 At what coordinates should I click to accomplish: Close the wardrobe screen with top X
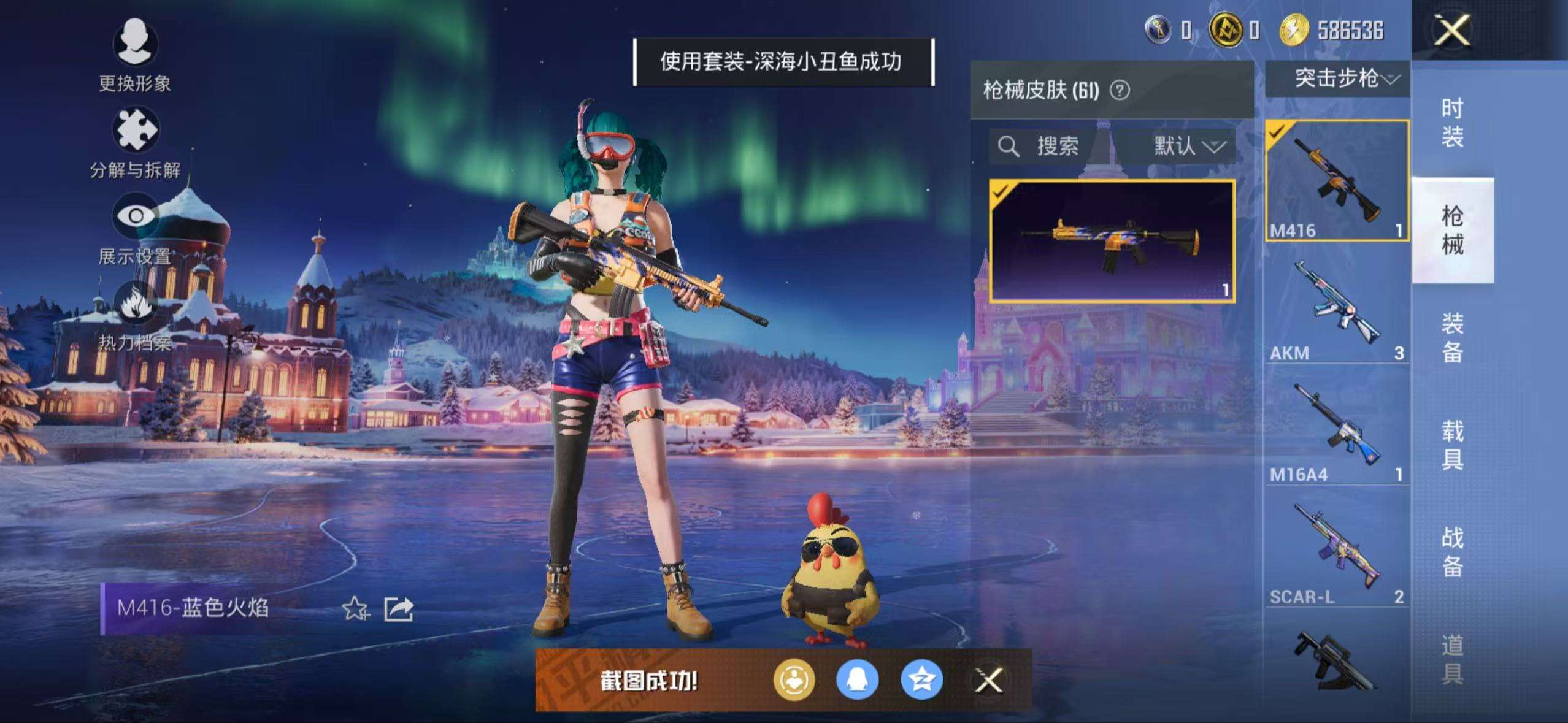coord(1451,31)
